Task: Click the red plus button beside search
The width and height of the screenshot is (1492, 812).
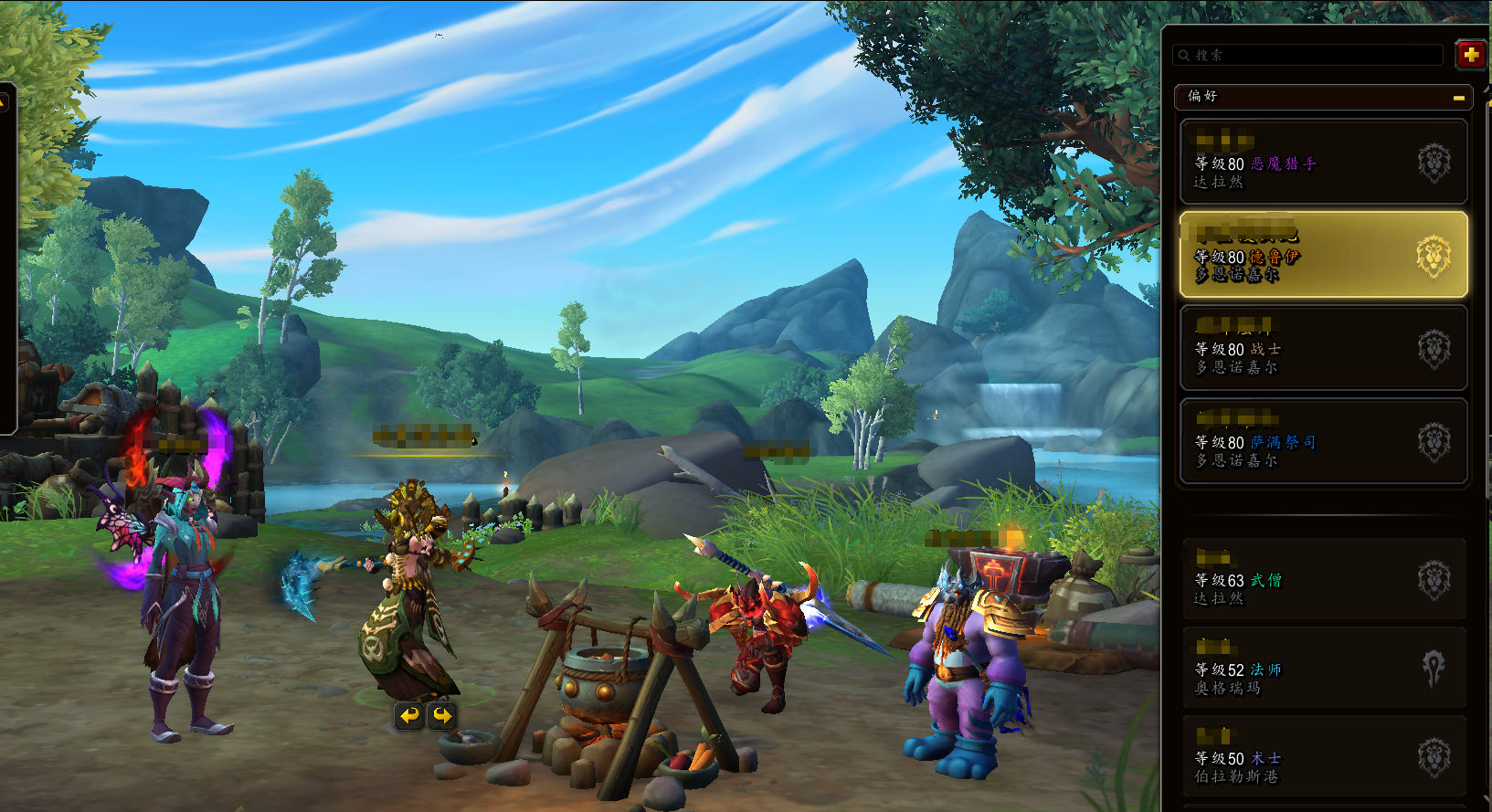Action: (x=1470, y=55)
